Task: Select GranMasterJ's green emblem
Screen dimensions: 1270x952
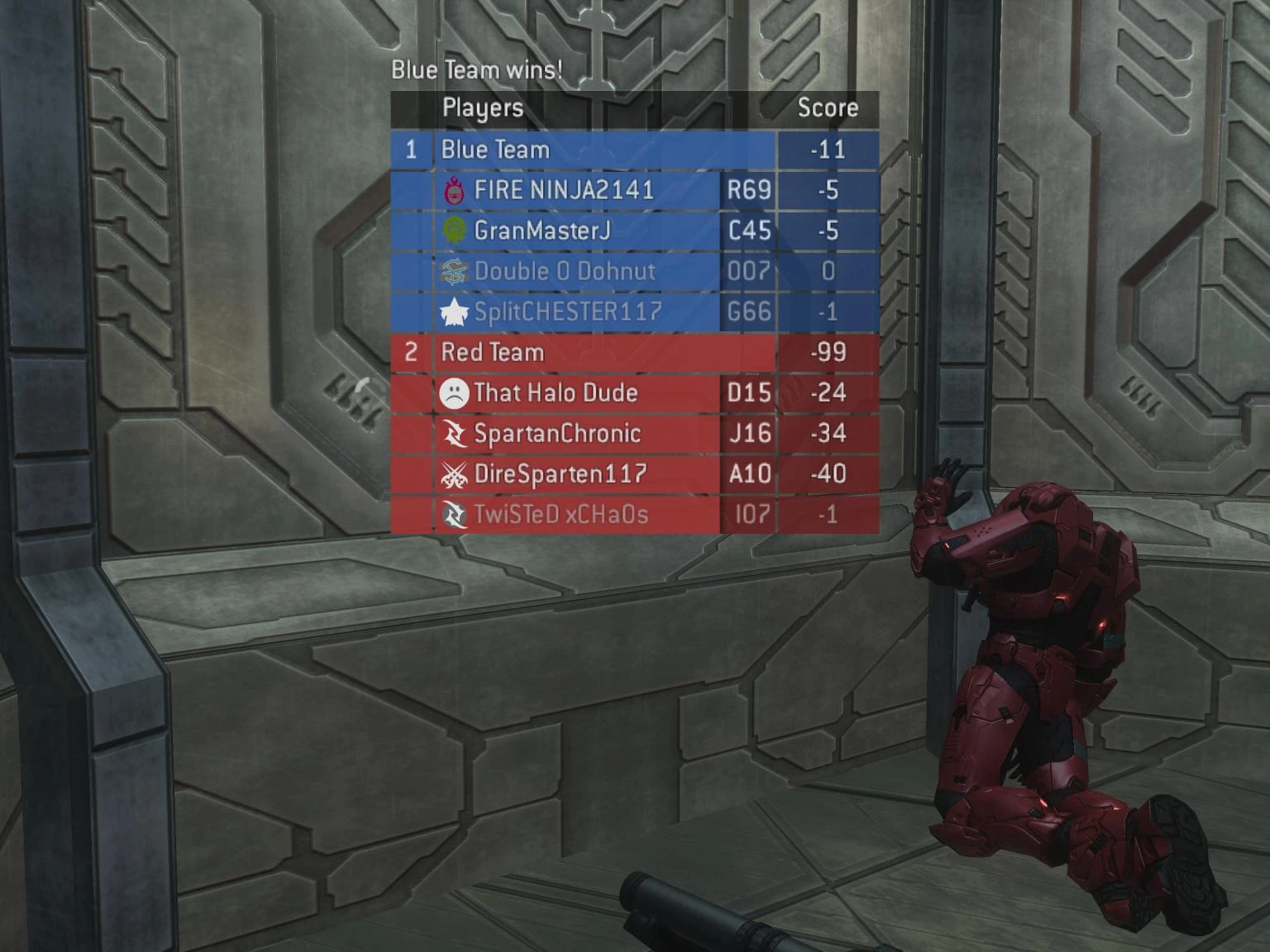Action: 453,231
